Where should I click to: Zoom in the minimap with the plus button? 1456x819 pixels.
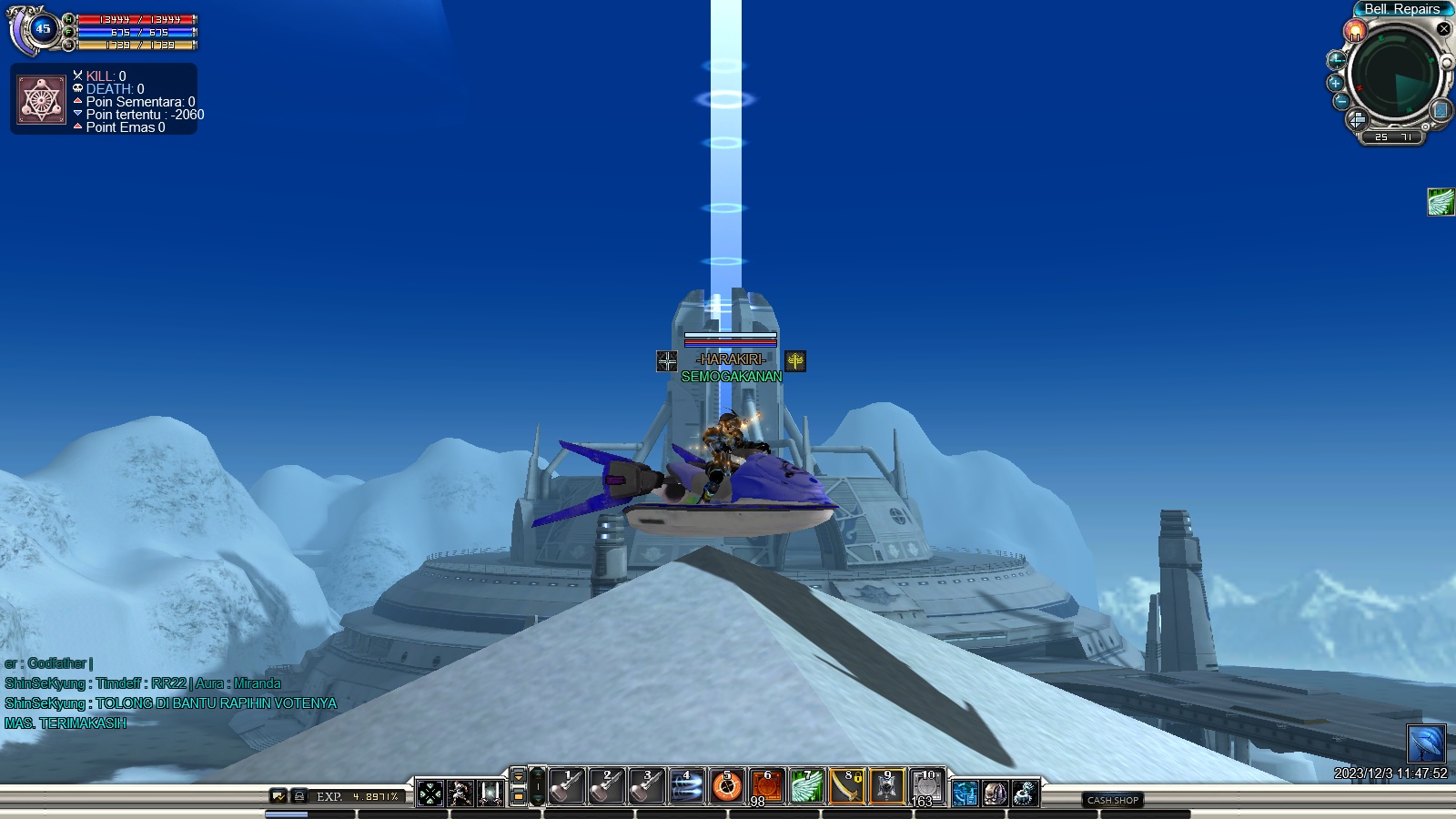pos(1336,83)
